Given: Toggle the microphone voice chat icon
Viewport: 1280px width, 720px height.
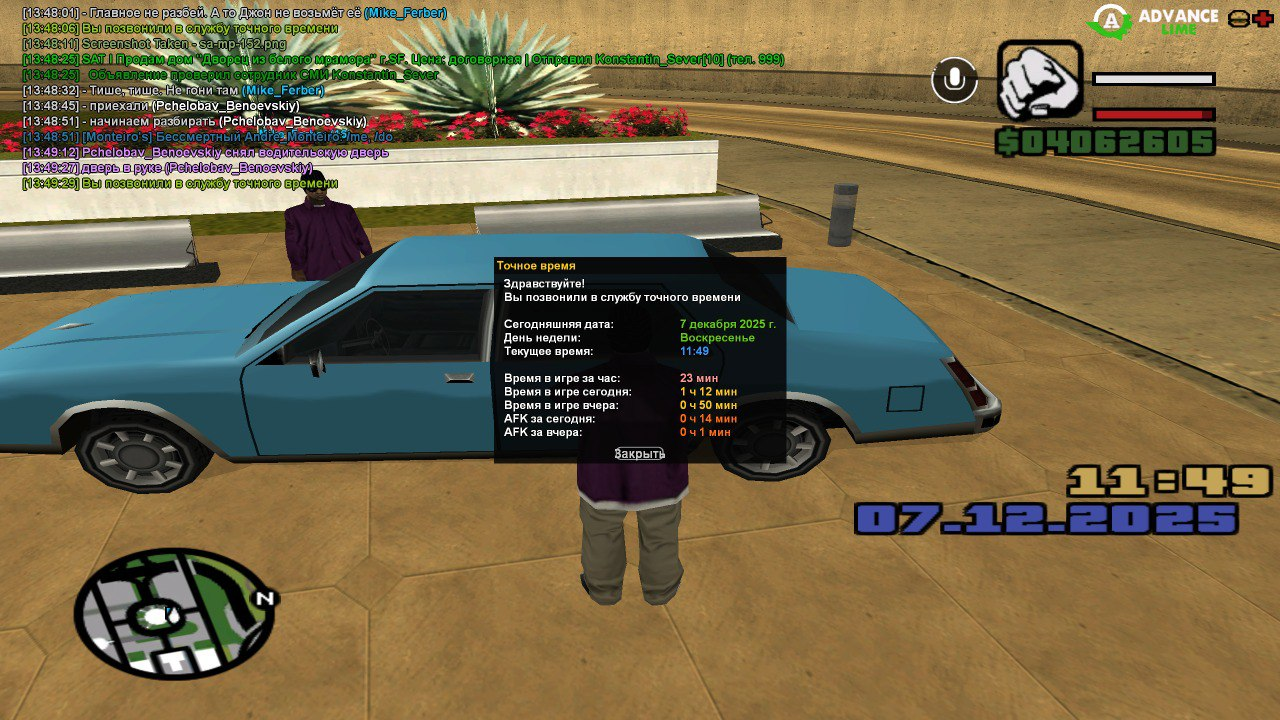Looking at the screenshot, I should pos(954,80).
